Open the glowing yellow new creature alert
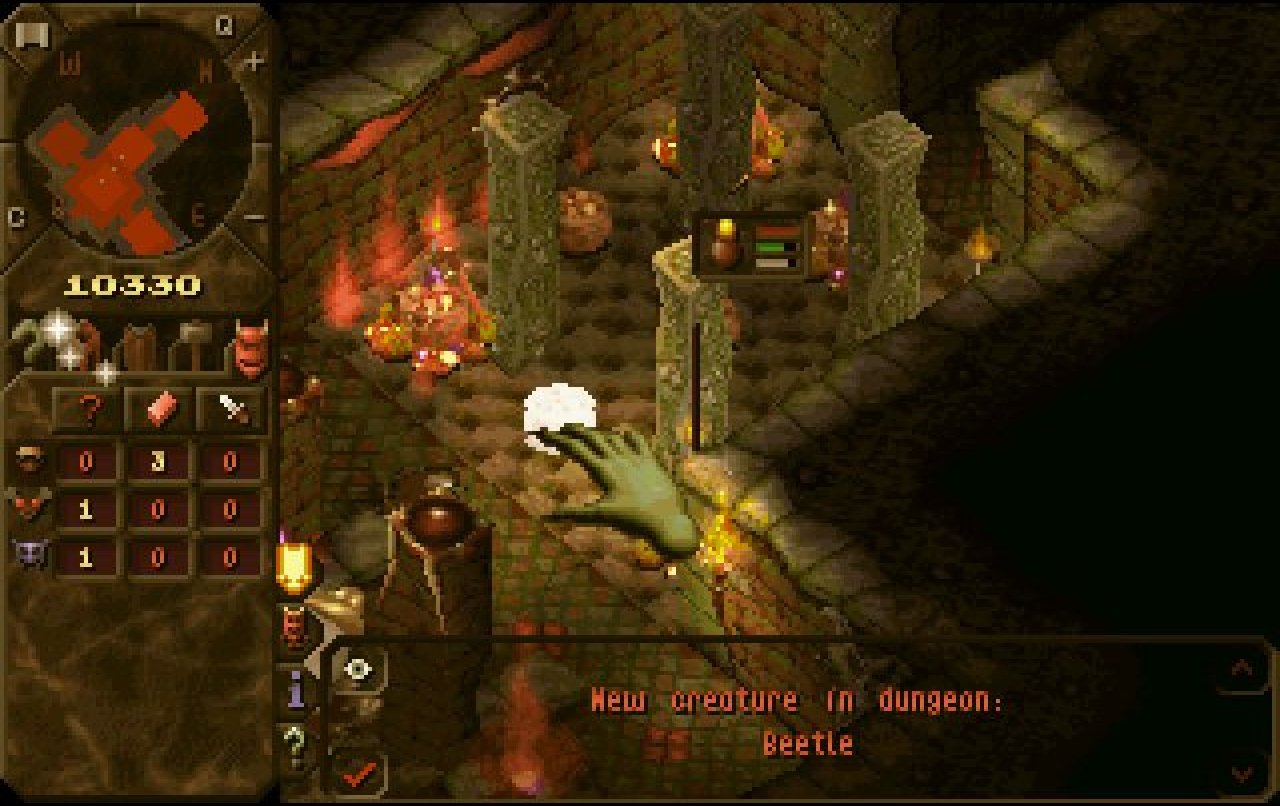Image resolution: width=1280 pixels, height=806 pixels. coord(295,566)
